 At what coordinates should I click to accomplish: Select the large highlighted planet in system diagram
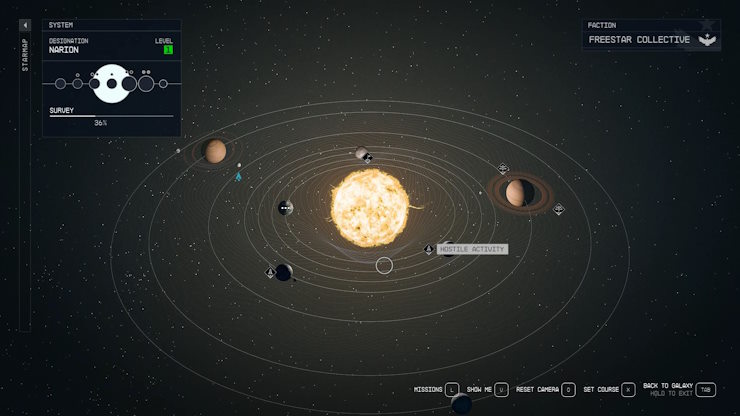coord(112,84)
